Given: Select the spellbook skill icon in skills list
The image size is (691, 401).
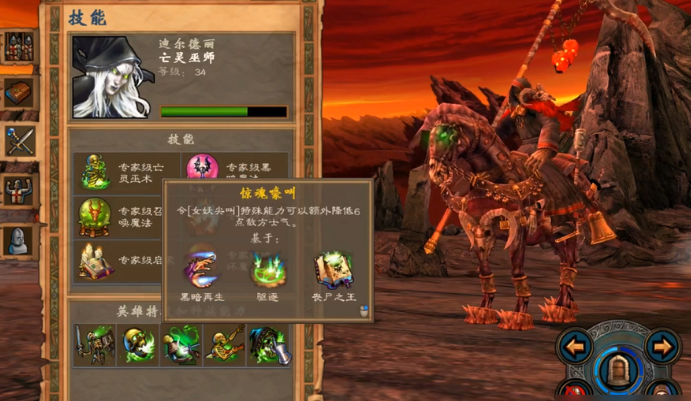Looking at the screenshot, I should (x=97, y=261).
